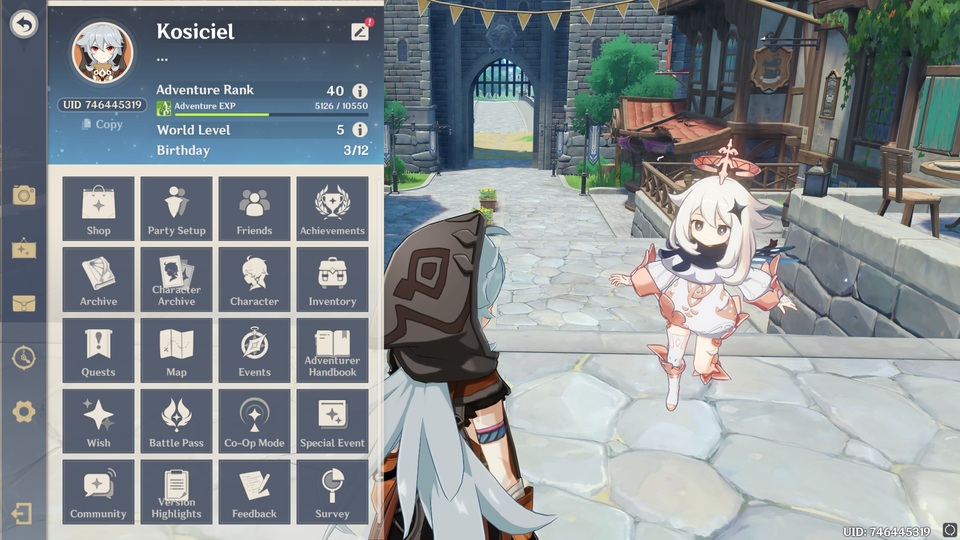The width and height of the screenshot is (960, 540).
Task: Edit the profile with the pencil icon
Action: coord(360,31)
